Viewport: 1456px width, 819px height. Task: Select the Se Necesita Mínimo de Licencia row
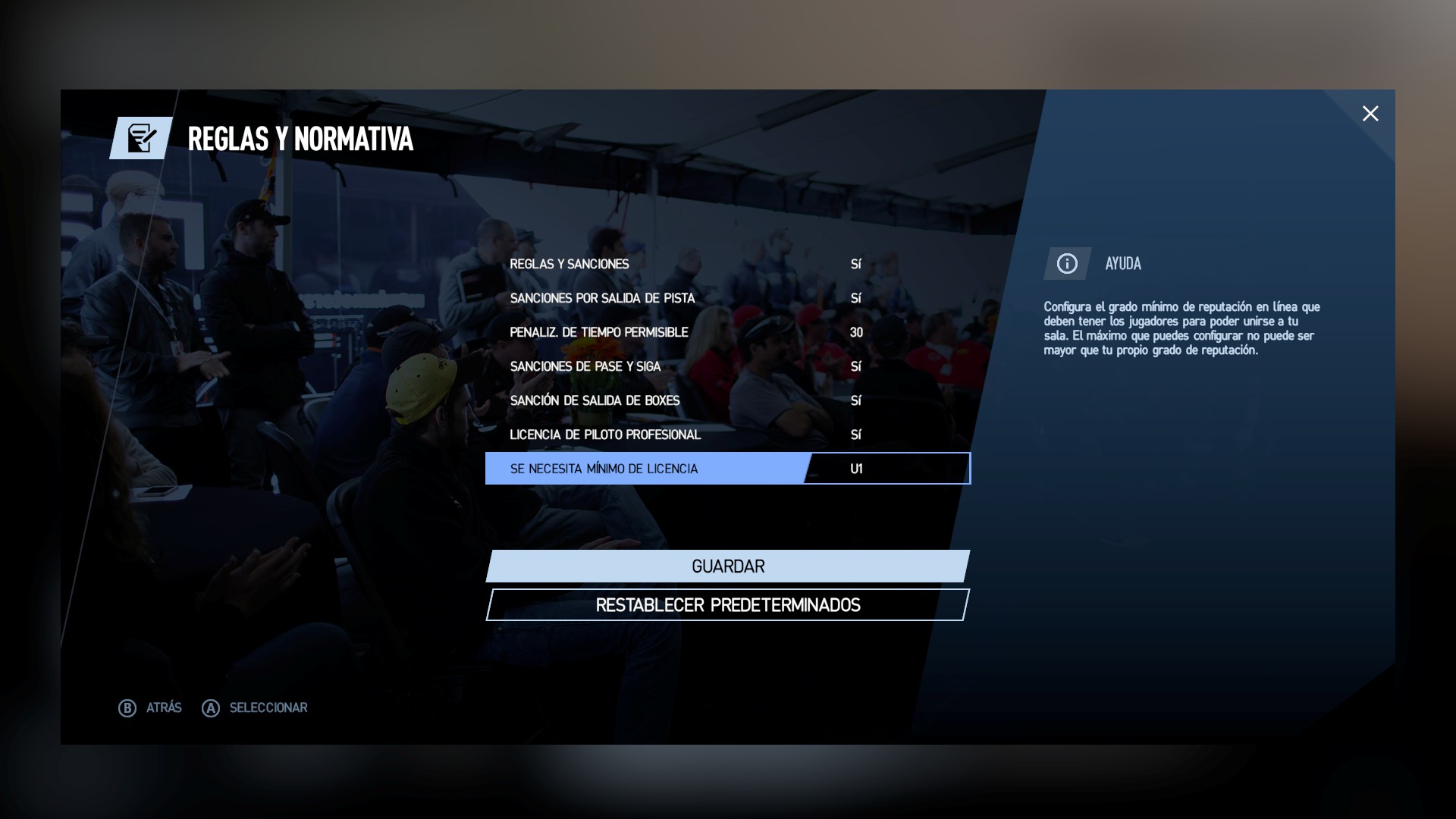pyautogui.click(x=727, y=469)
